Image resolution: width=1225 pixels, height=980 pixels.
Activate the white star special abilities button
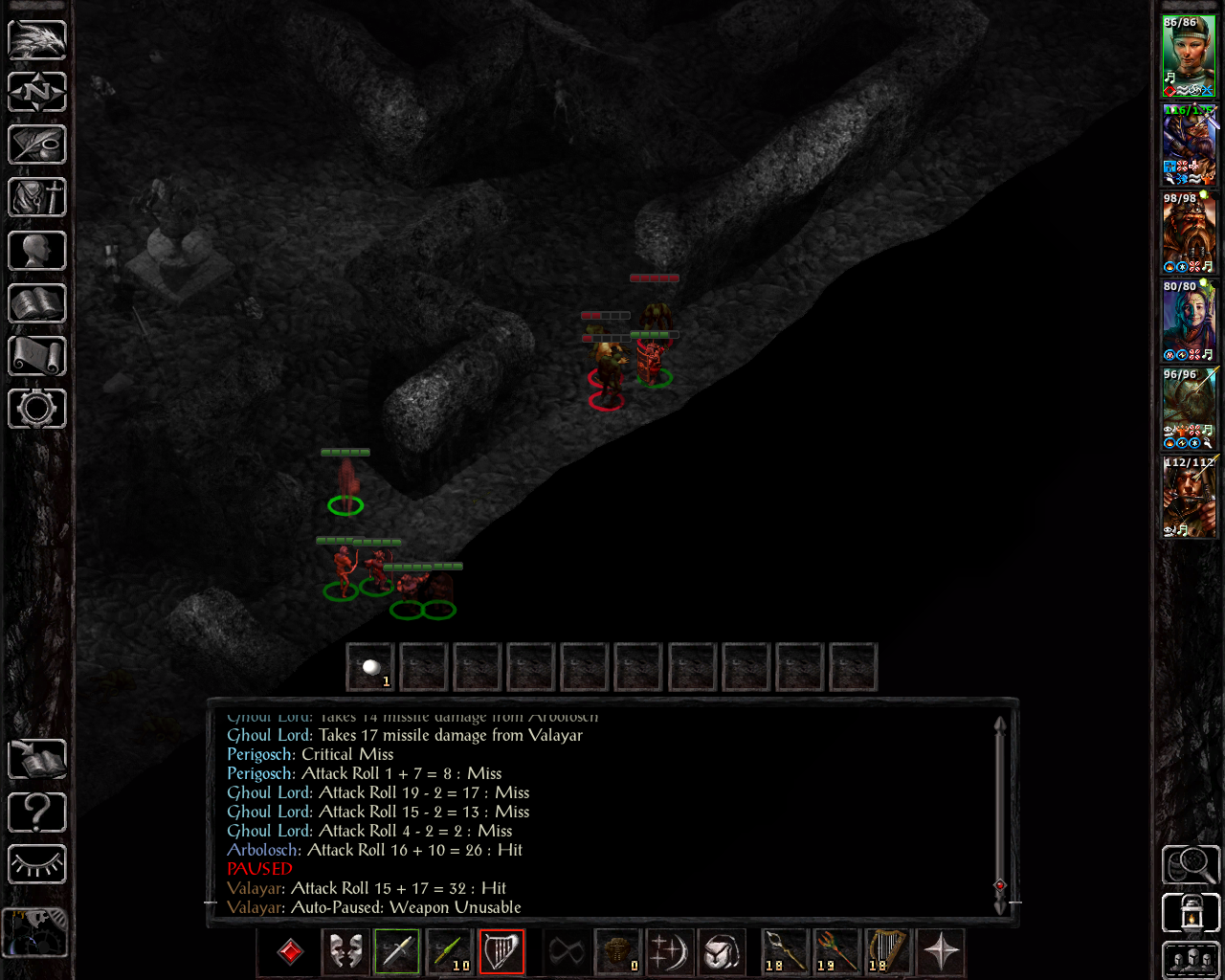tap(941, 951)
